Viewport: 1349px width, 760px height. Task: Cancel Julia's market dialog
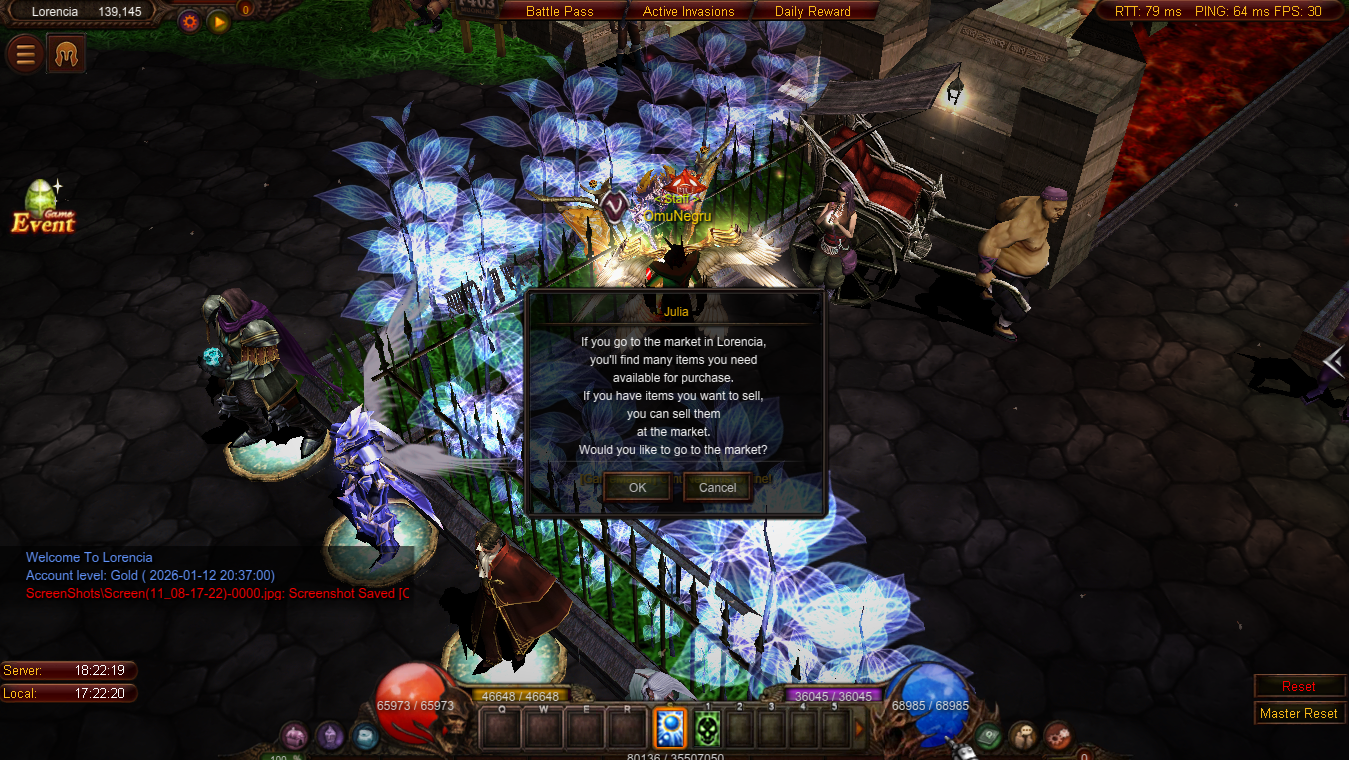pos(717,487)
